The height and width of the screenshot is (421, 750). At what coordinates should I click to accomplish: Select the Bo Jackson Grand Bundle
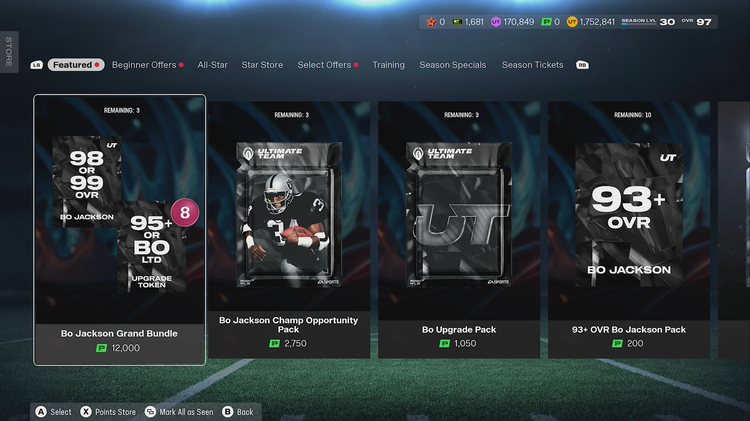point(119,230)
